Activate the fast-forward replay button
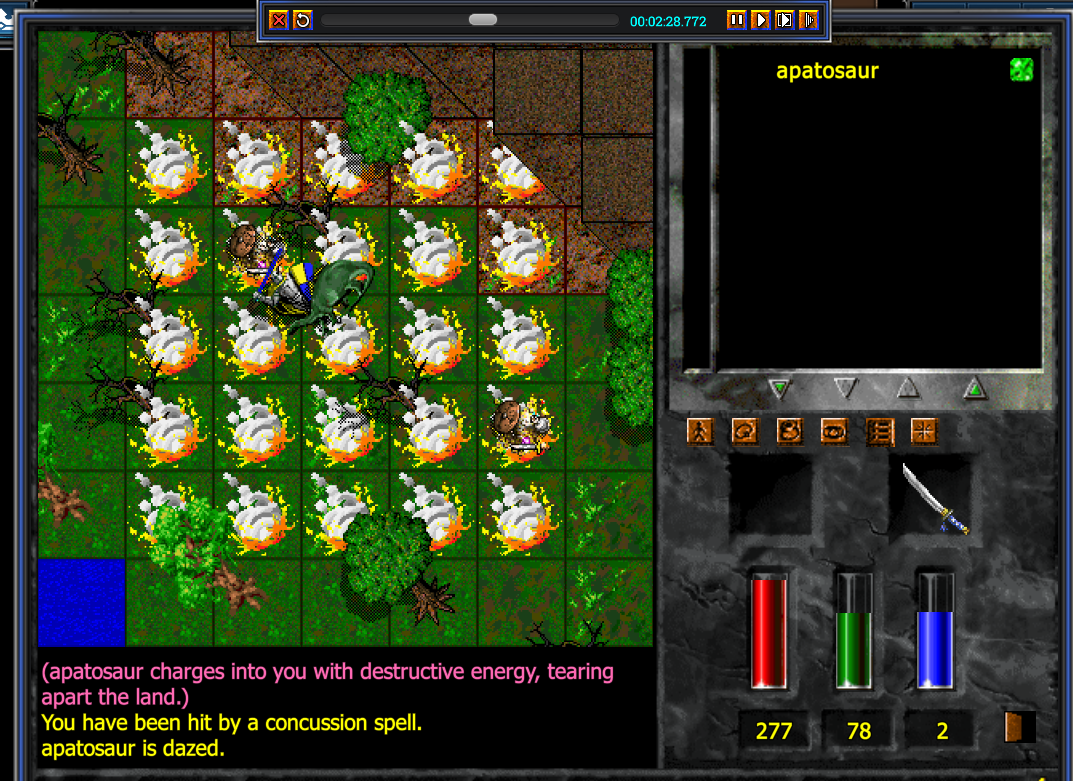The width and height of the screenshot is (1073, 781). 809,20
